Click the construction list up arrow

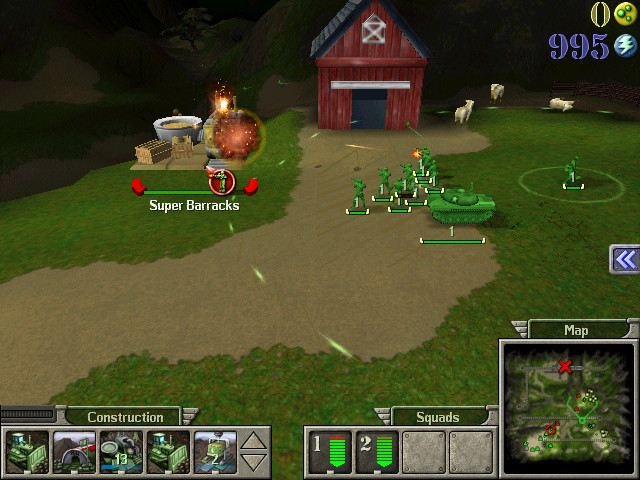[x=255, y=441]
